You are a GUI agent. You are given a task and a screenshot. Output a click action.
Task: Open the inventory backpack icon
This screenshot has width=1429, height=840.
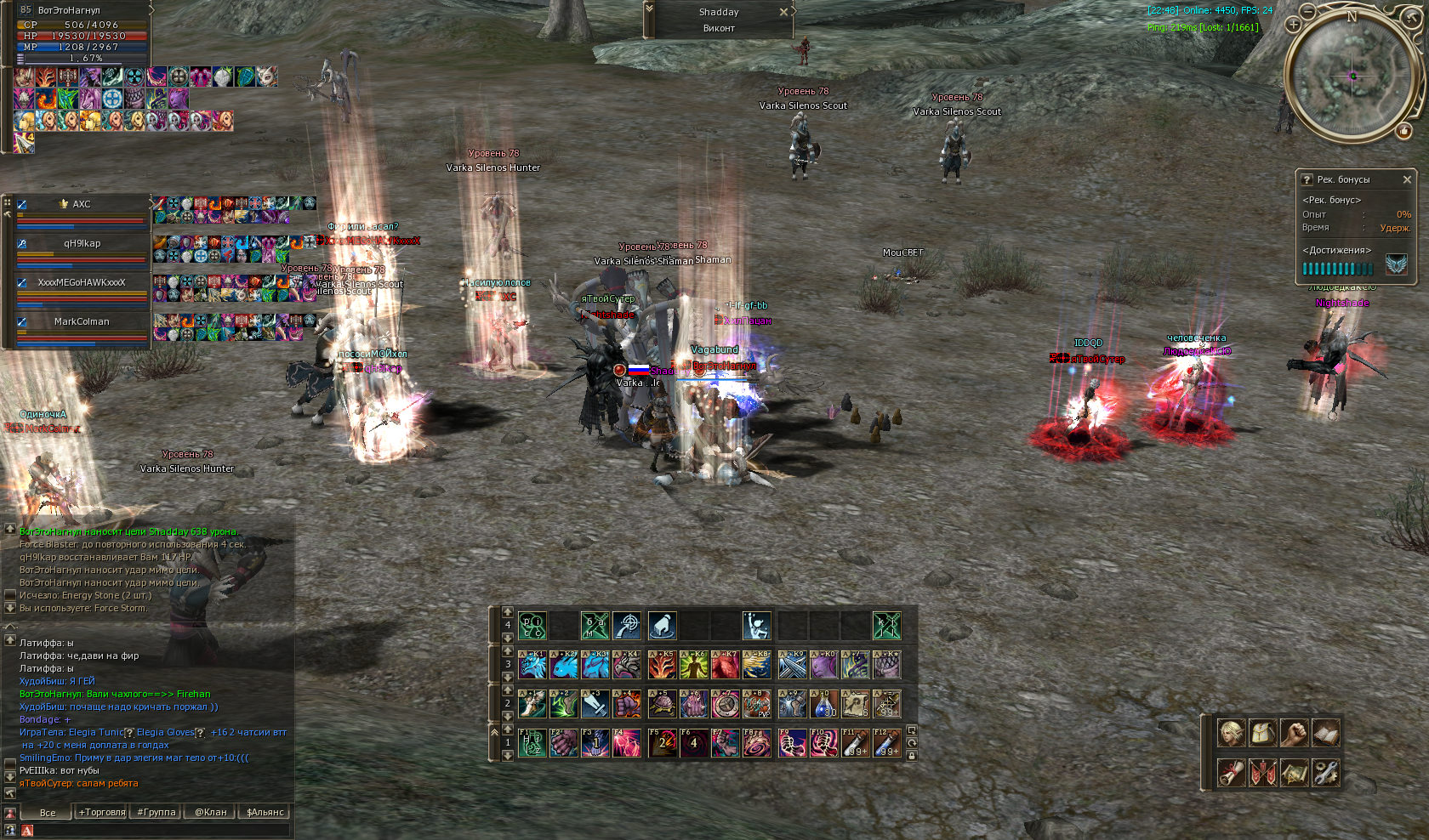[x=1262, y=733]
